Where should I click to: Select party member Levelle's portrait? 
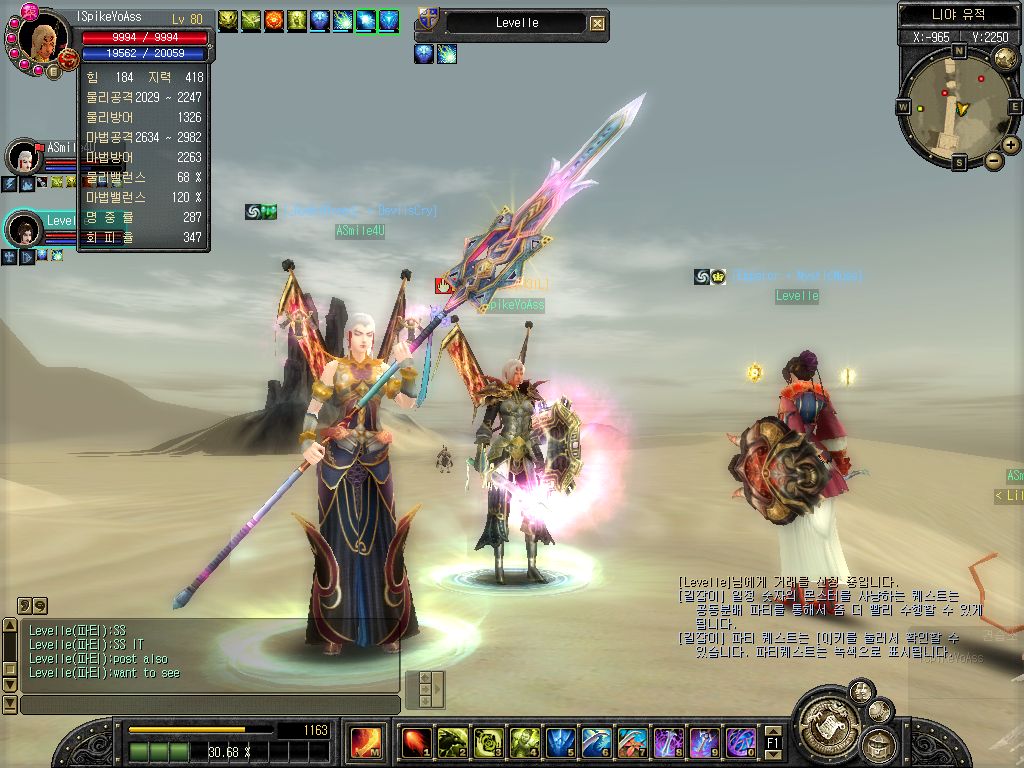coord(24,229)
